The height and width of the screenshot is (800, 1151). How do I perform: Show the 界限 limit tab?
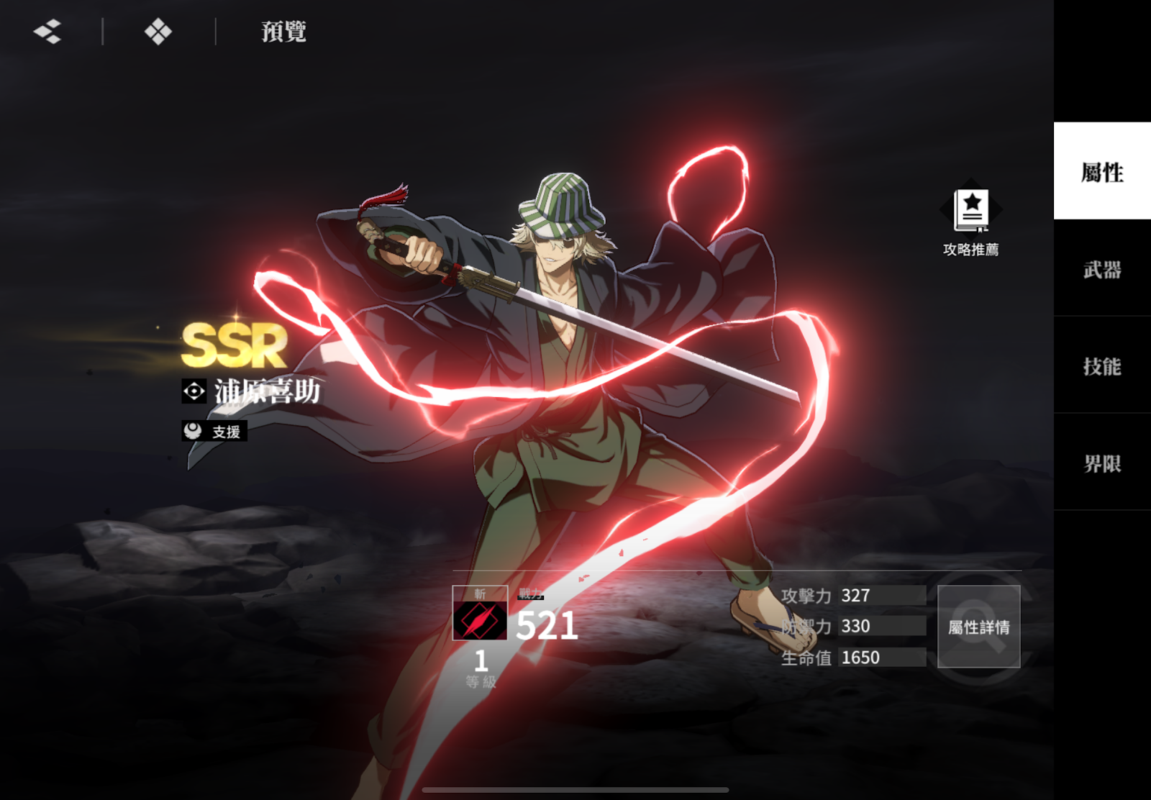point(1102,463)
